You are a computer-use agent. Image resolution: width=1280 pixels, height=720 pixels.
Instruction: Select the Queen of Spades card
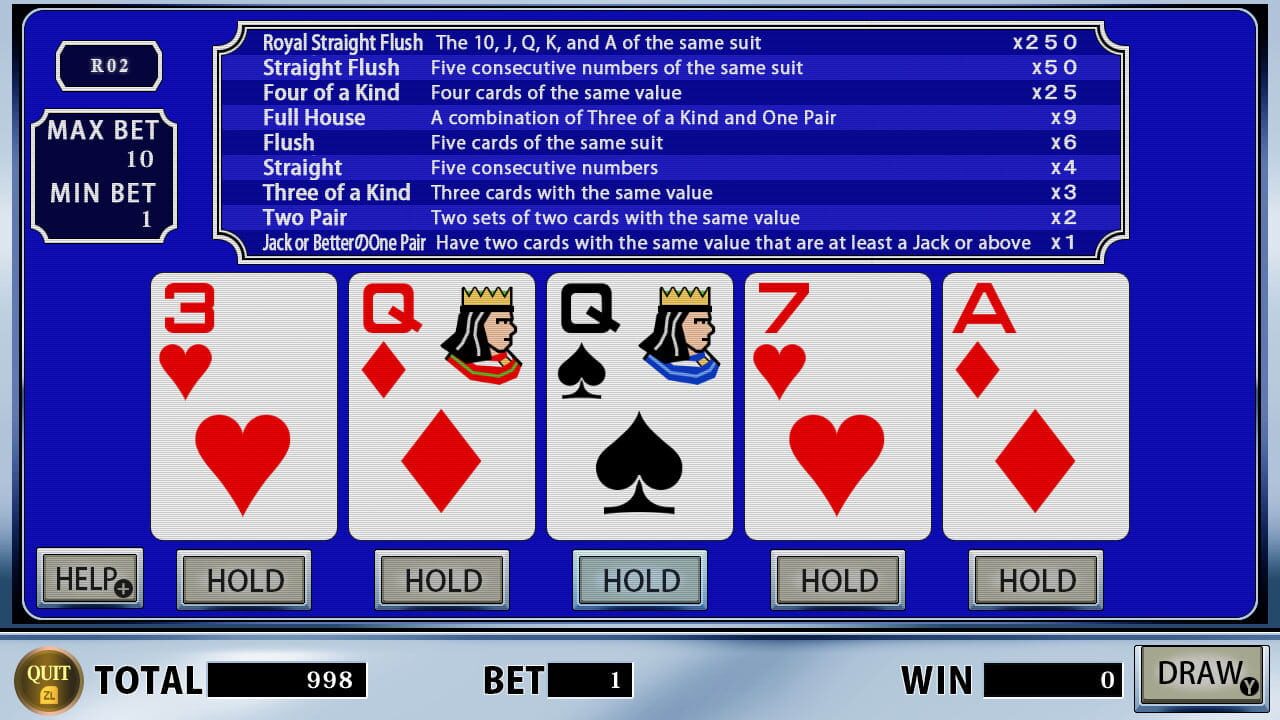[639, 405]
